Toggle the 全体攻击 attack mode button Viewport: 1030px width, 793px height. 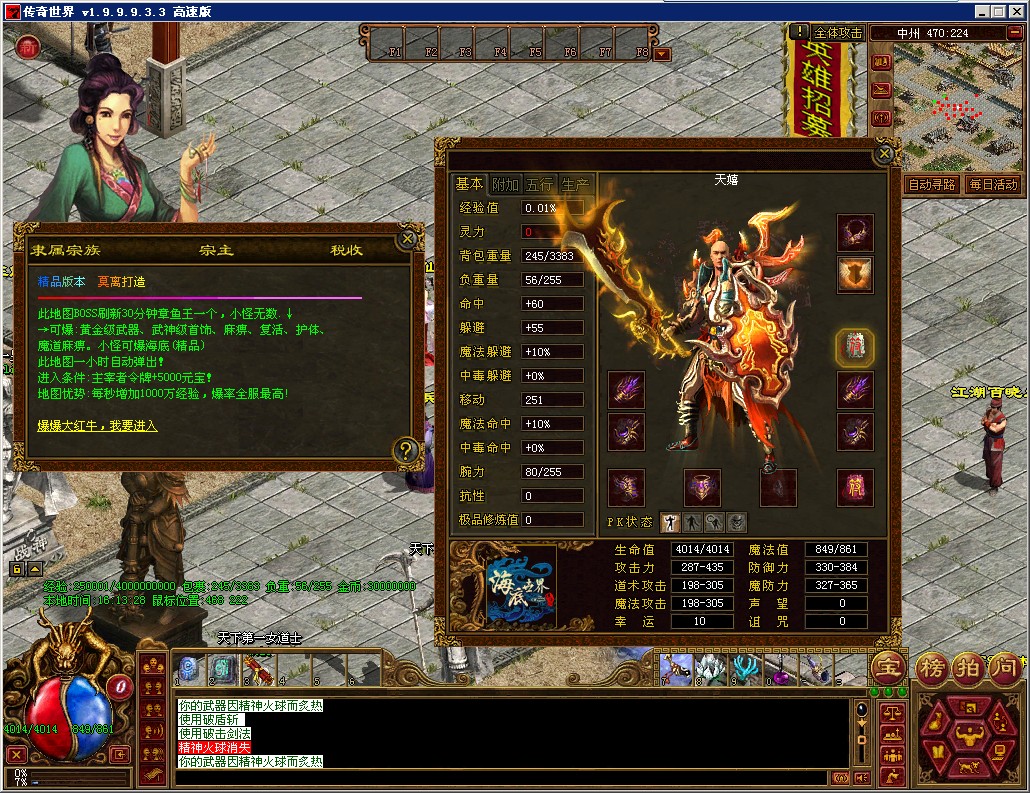[x=837, y=33]
